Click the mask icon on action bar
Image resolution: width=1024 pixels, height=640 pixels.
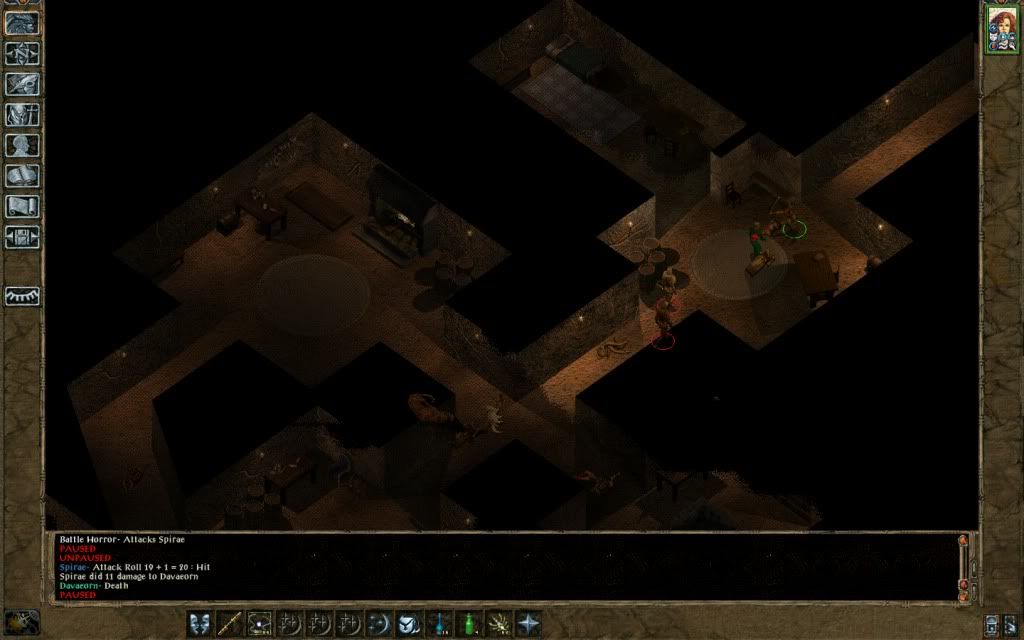[x=200, y=623]
